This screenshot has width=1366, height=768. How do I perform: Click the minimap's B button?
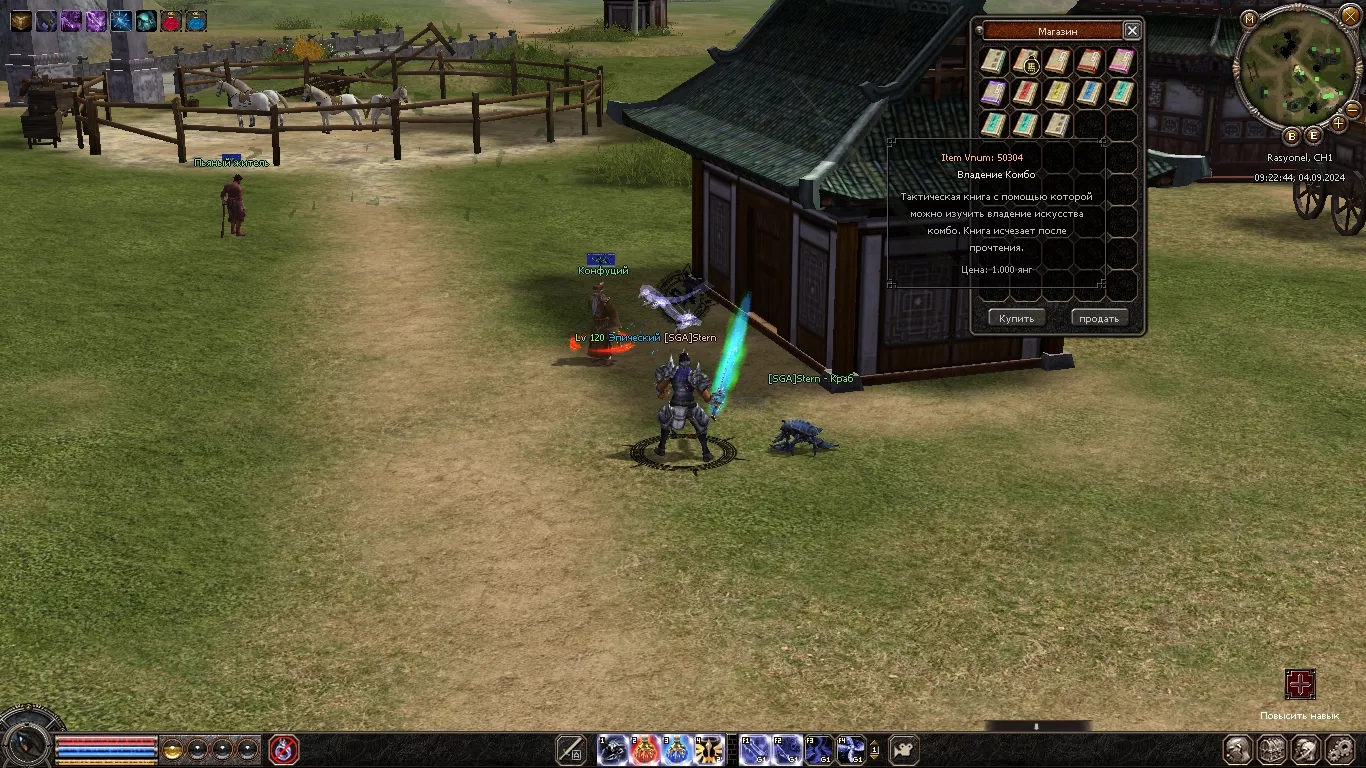point(1291,136)
